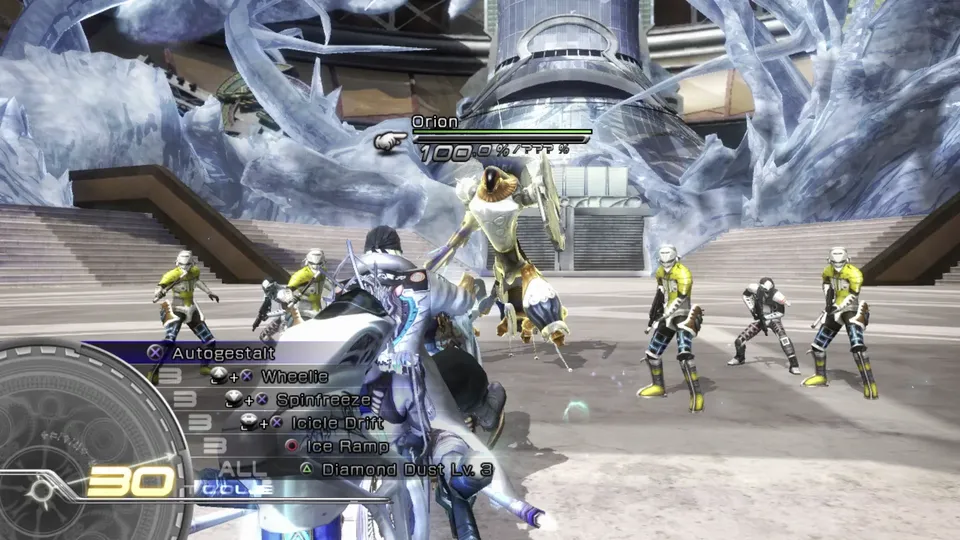Choose the Wheelie attack entry
Screen dimensions: 960x540
click(x=294, y=376)
